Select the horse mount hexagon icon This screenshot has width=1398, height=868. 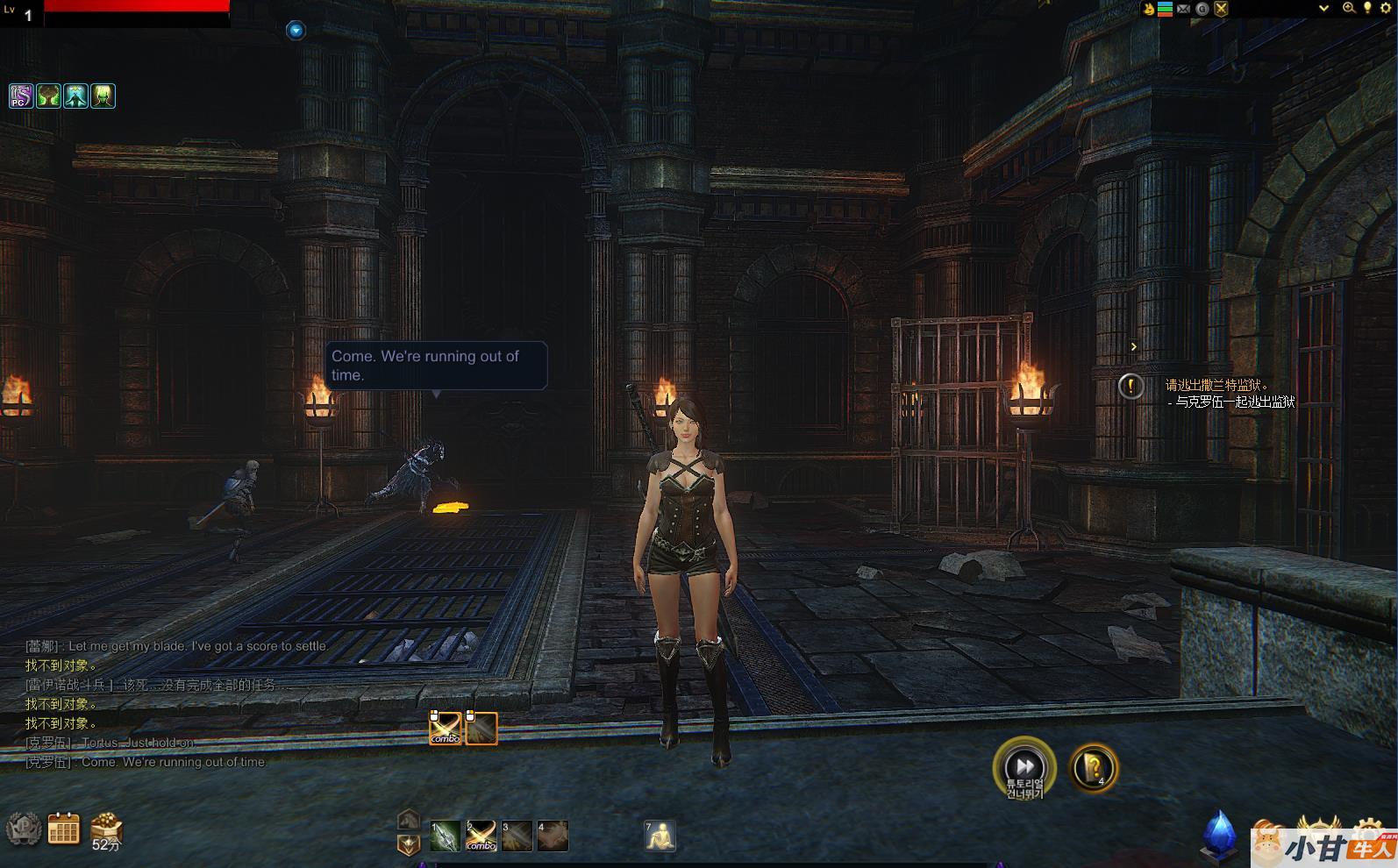[x=408, y=820]
